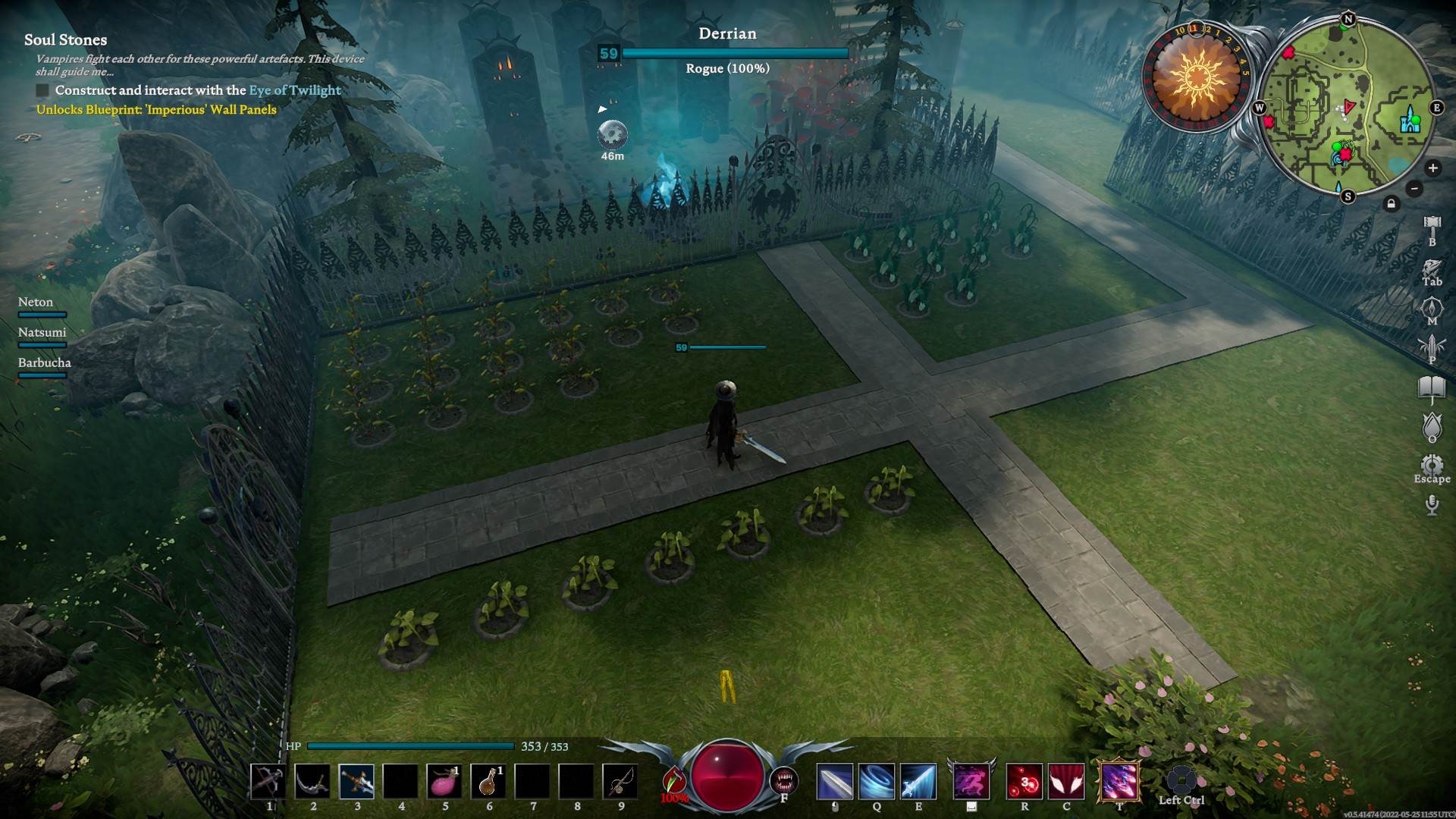Open the Escape settings gear menu
The image size is (1456, 819).
1432,465
